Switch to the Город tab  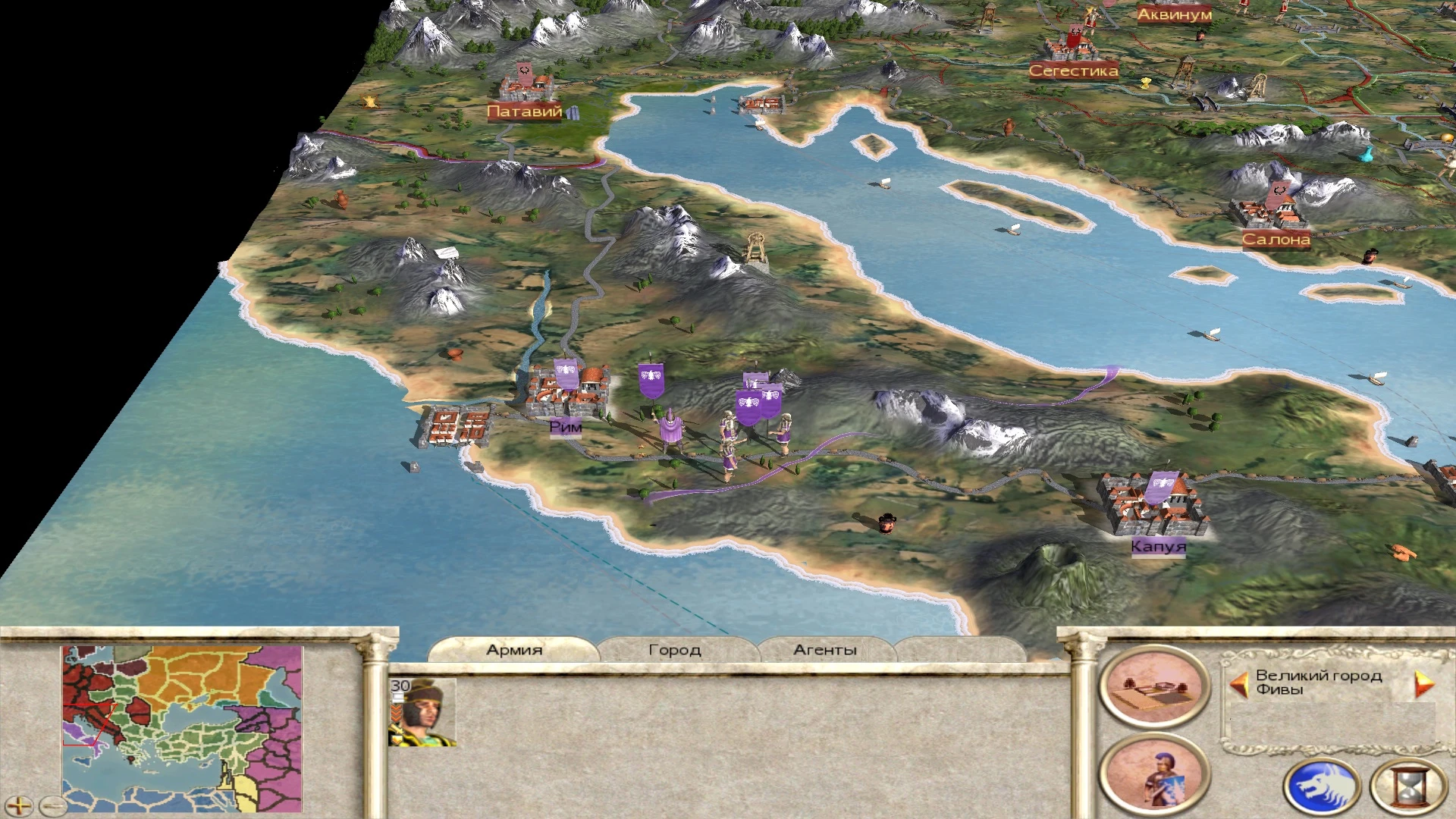pos(673,650)
